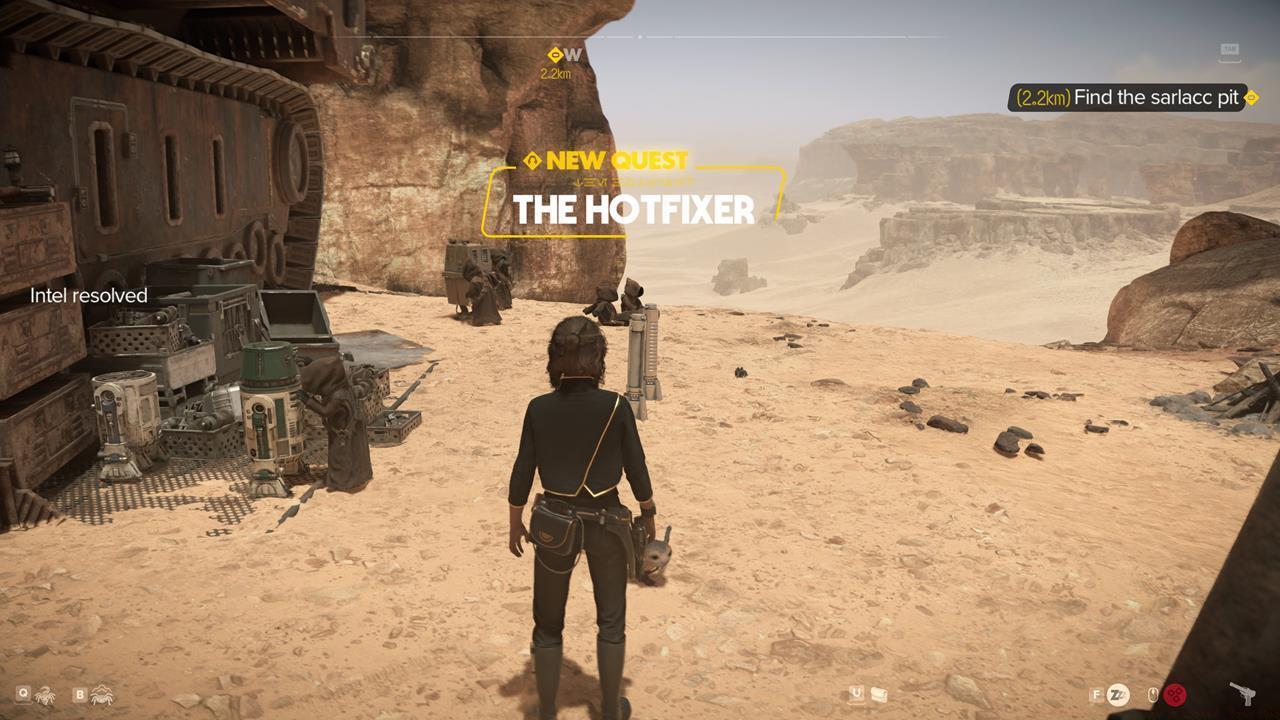
Task: Click the compass center marker dot
Action: click(x=639, y=38)
